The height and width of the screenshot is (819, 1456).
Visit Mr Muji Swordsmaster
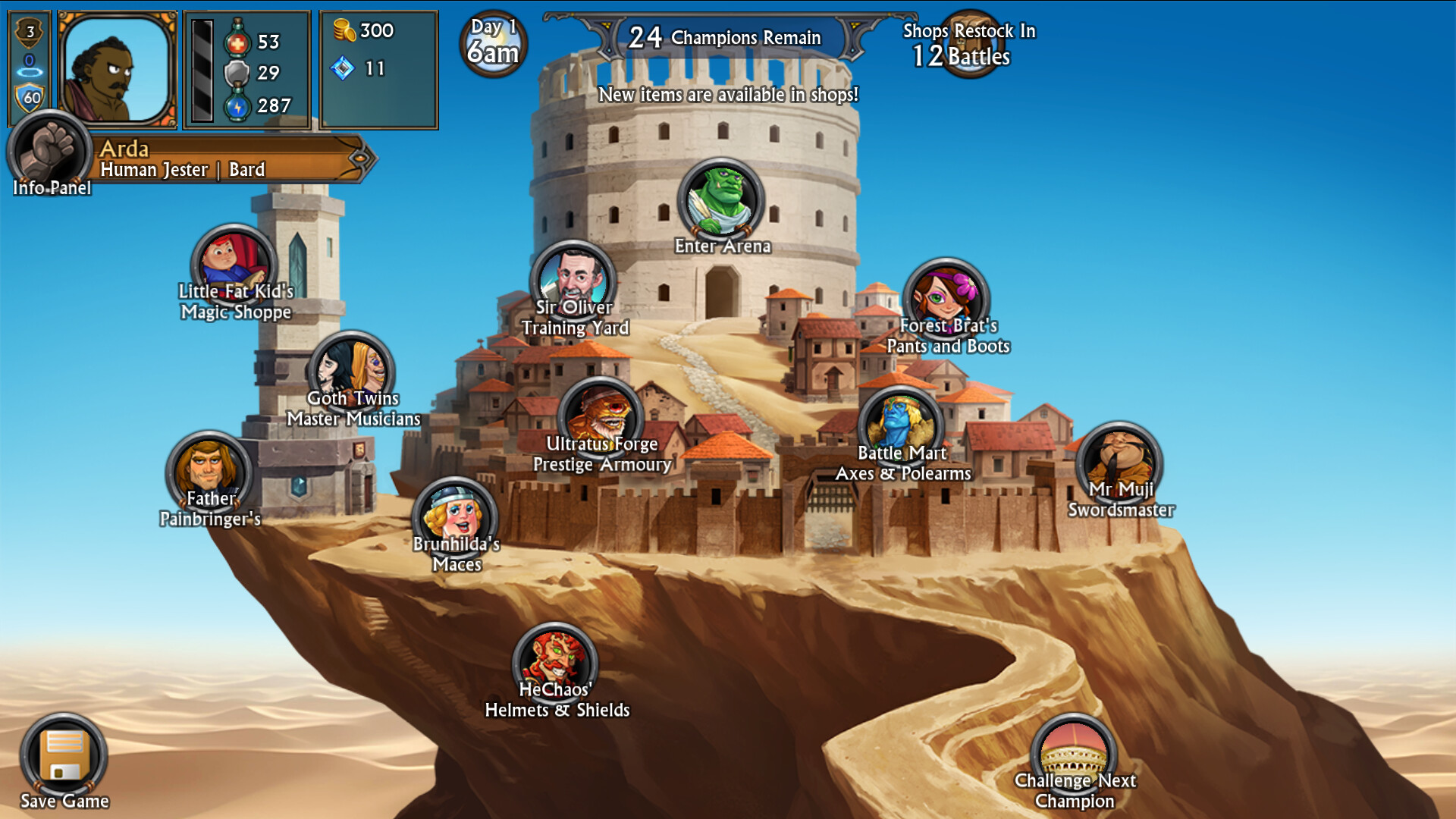click(x=1119, y=463)
